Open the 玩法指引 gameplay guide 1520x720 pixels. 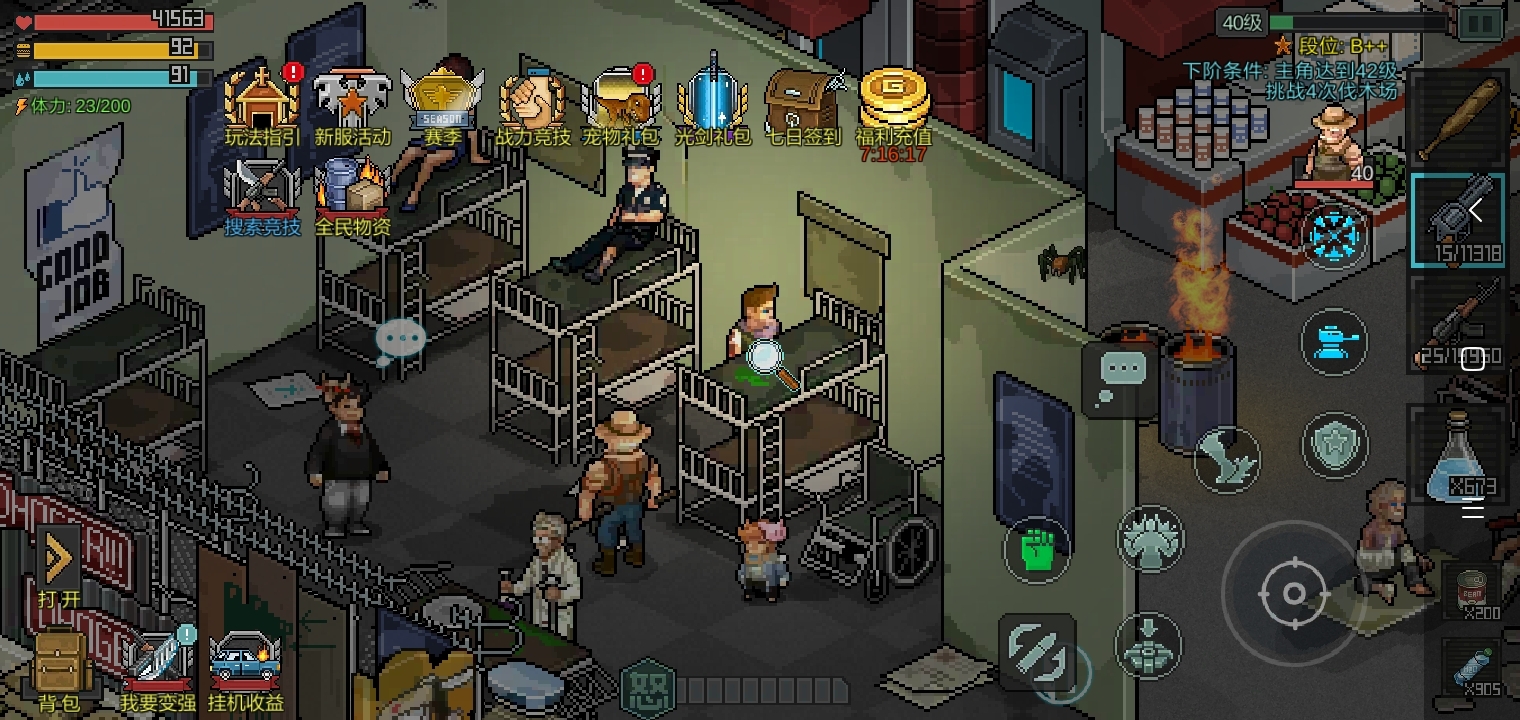pyautogui.click(x=262, y=102)
